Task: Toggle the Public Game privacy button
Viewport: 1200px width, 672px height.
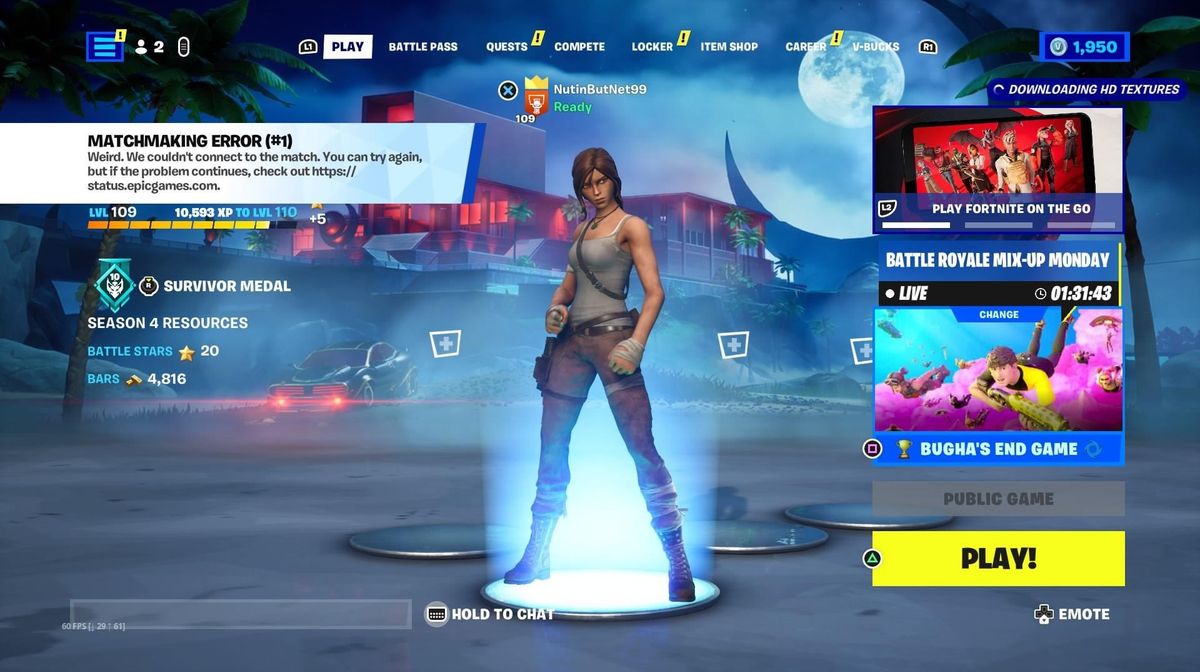Action: (998, 499)
